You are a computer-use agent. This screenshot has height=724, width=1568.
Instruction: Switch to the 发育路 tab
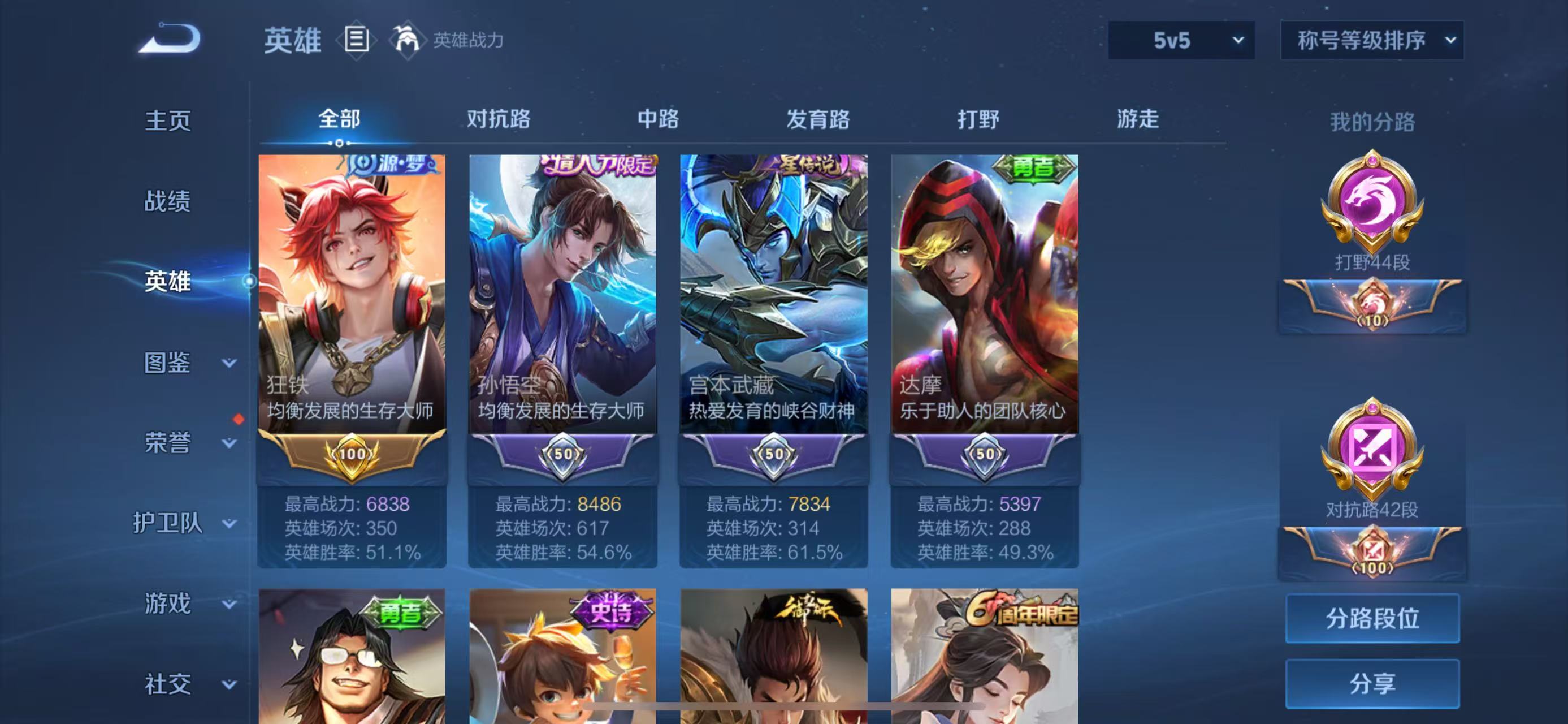pyautogui.click(x=816, y=120)
